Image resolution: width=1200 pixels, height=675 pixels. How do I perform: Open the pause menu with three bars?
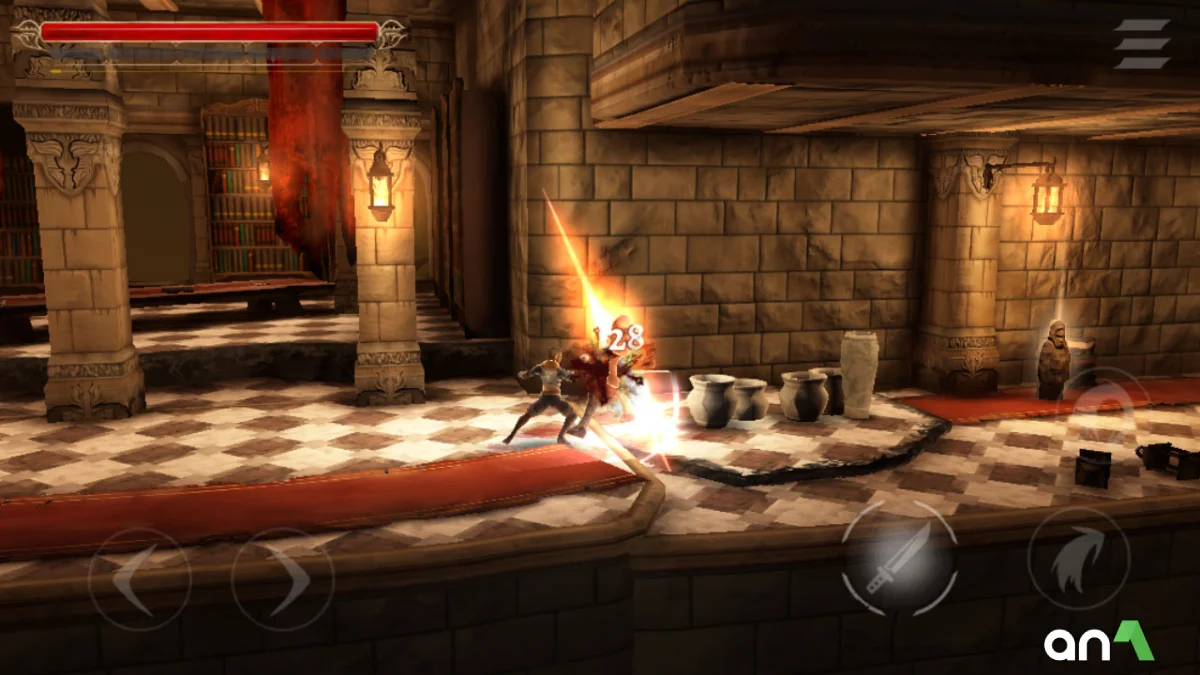pyautogui.click(x=1142, y=44)
